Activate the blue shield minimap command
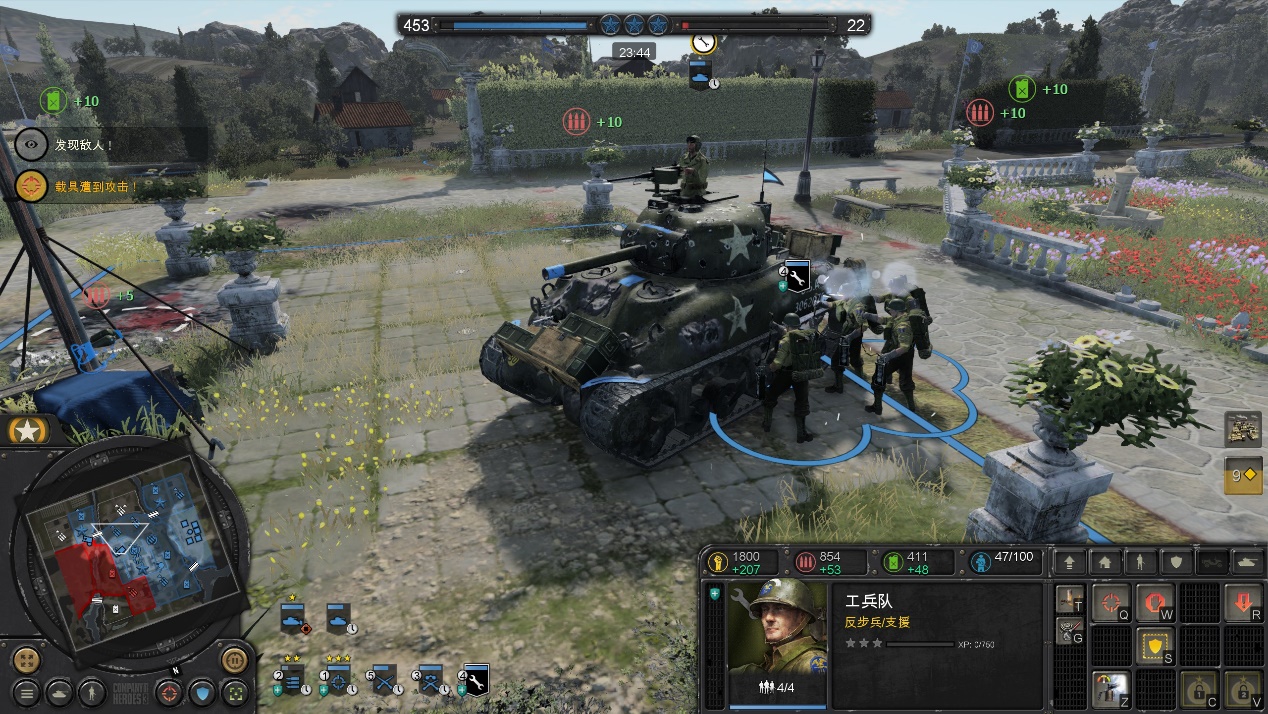Viewport: 1268px width, 714px height. [202, 691]
